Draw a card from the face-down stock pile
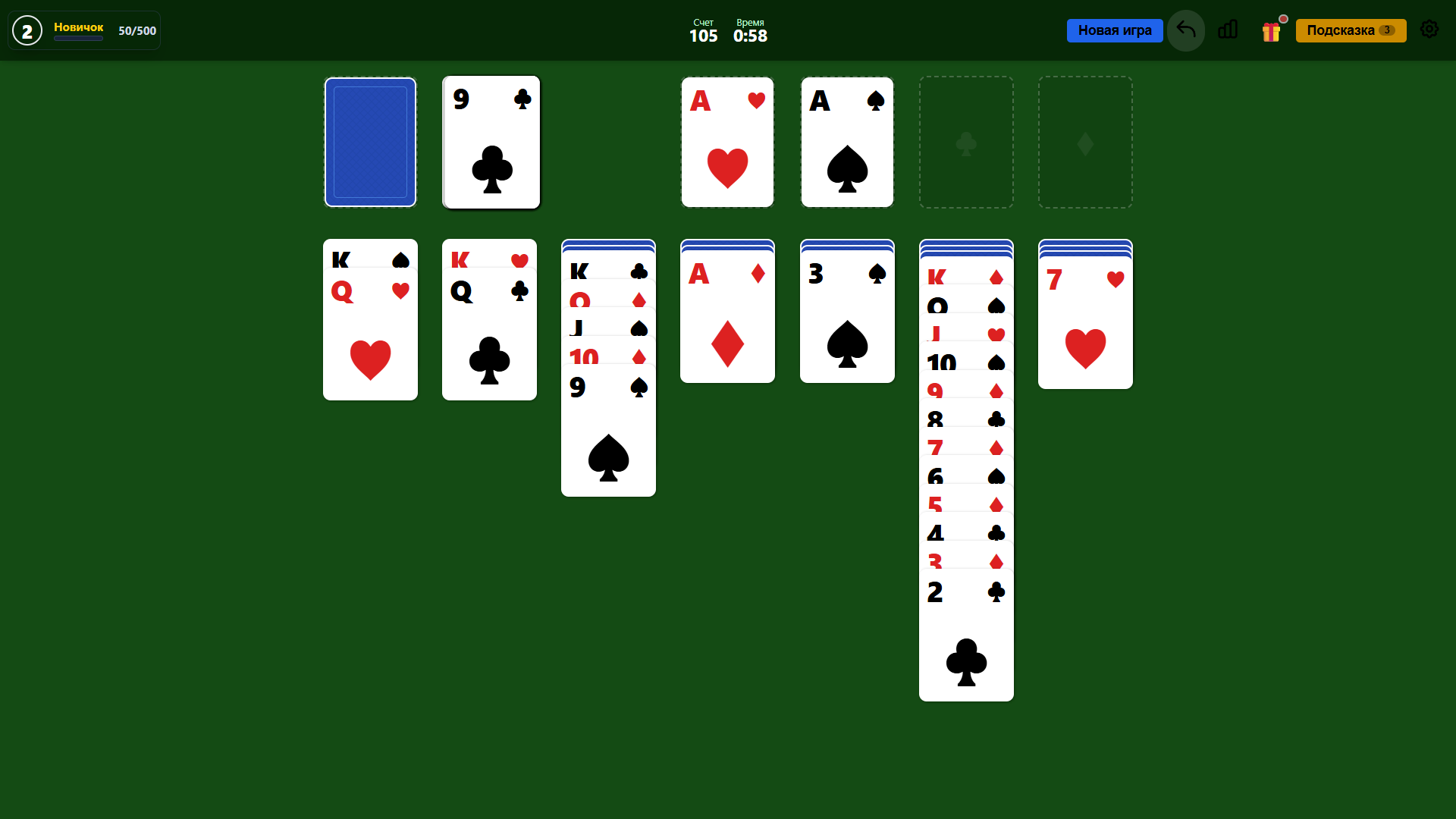The height and width of the screenshot is (819, 1456). (x=370, y=142)
